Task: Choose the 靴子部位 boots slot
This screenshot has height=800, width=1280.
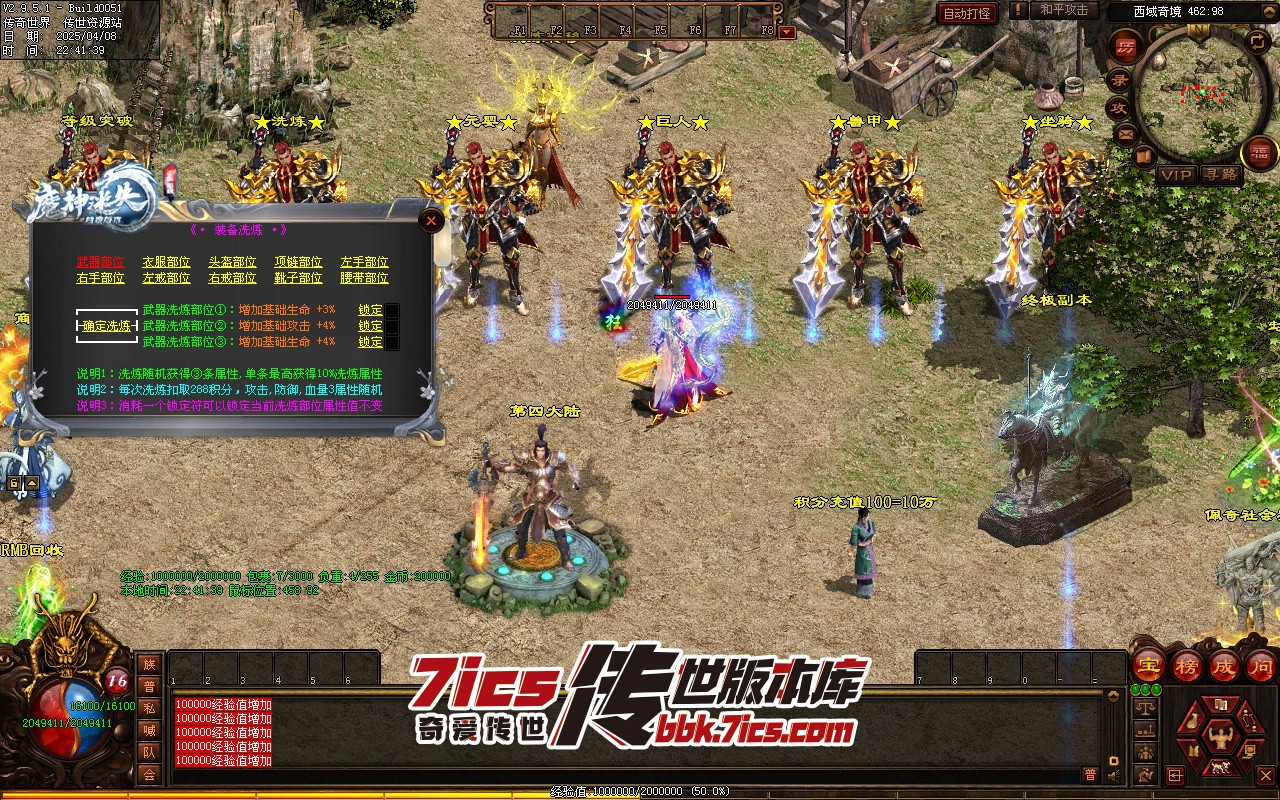Action: click(298, 278)
